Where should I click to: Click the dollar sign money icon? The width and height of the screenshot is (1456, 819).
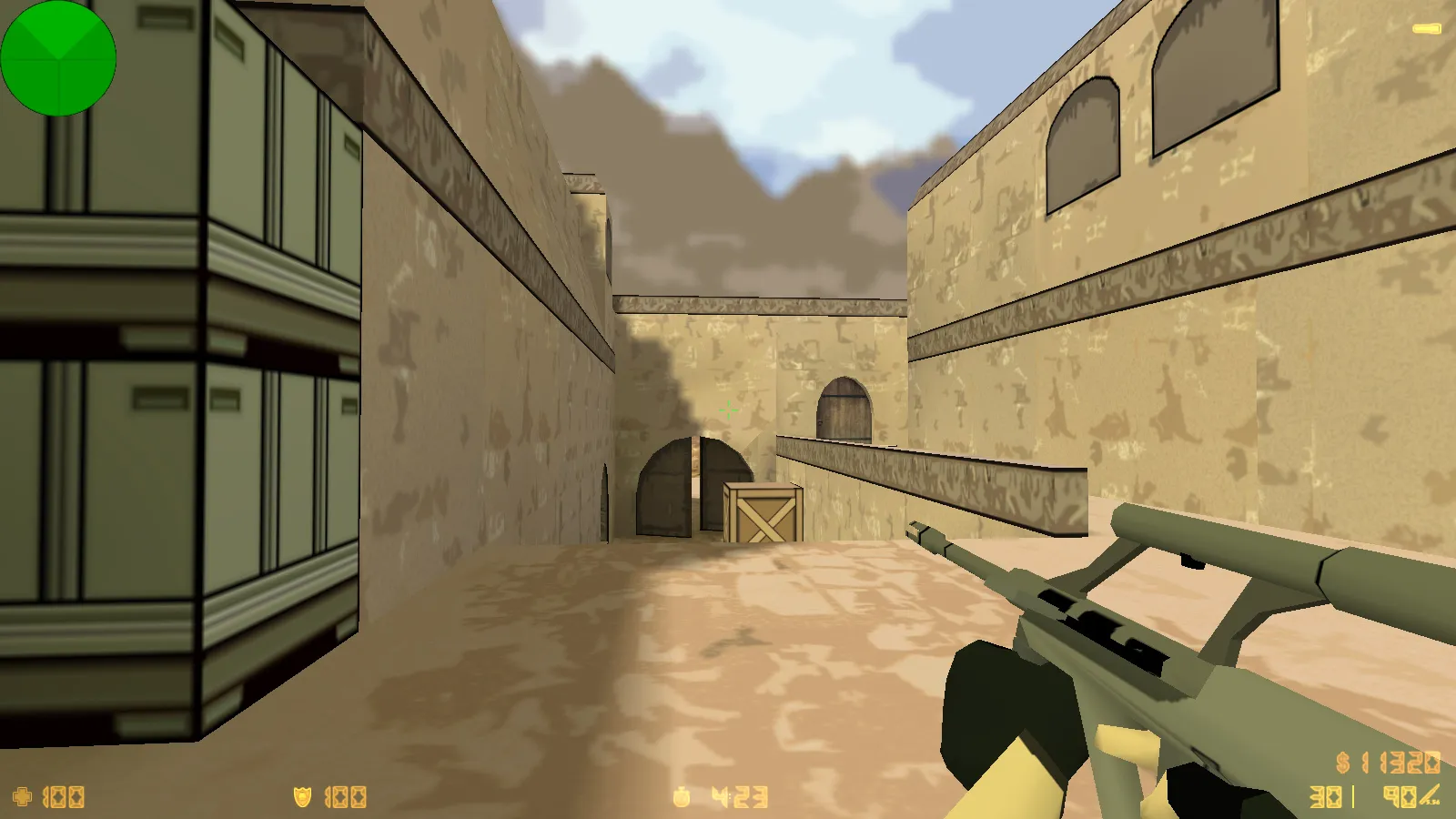[1341, 763]
